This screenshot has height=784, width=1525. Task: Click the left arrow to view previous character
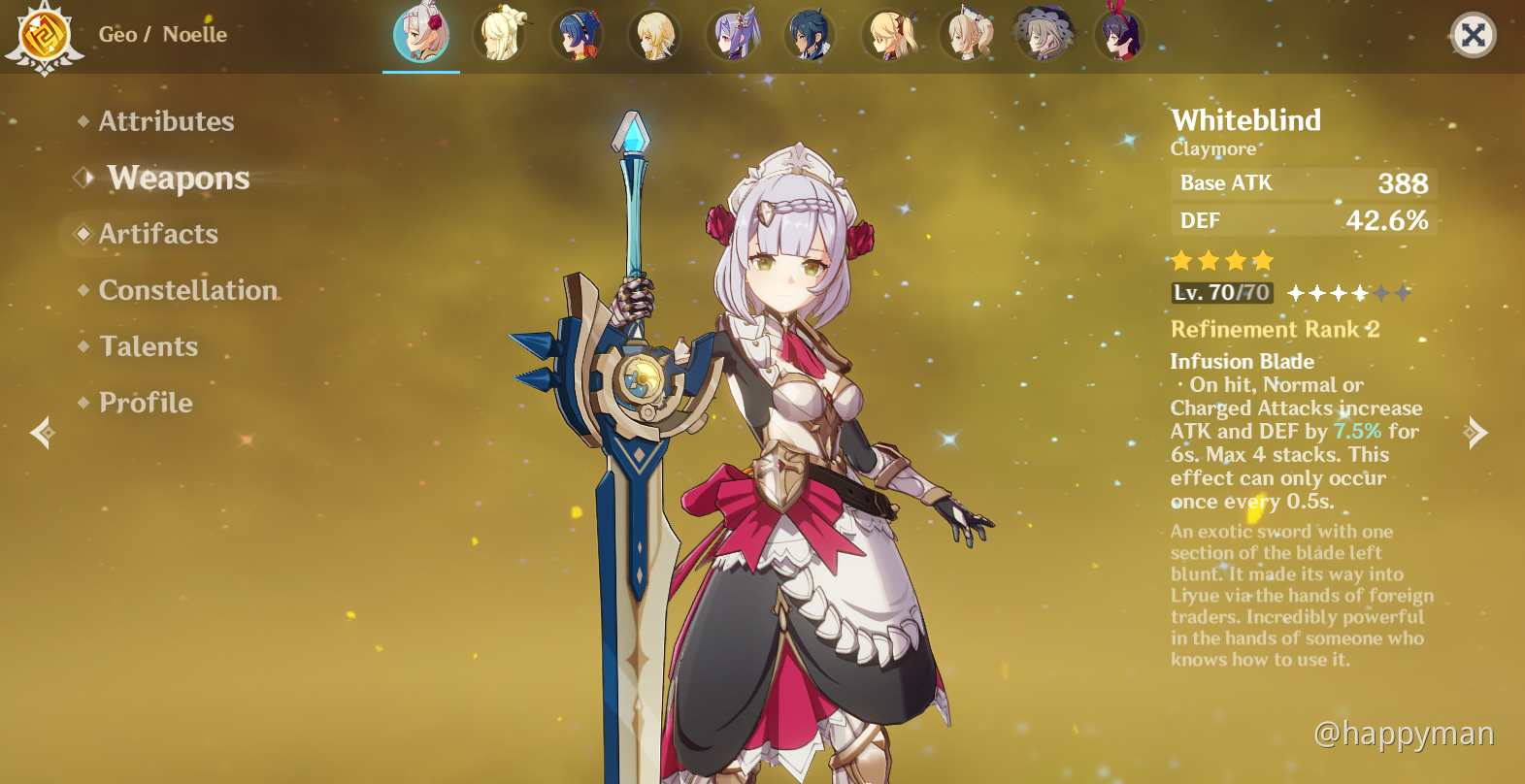click(43, 432)
